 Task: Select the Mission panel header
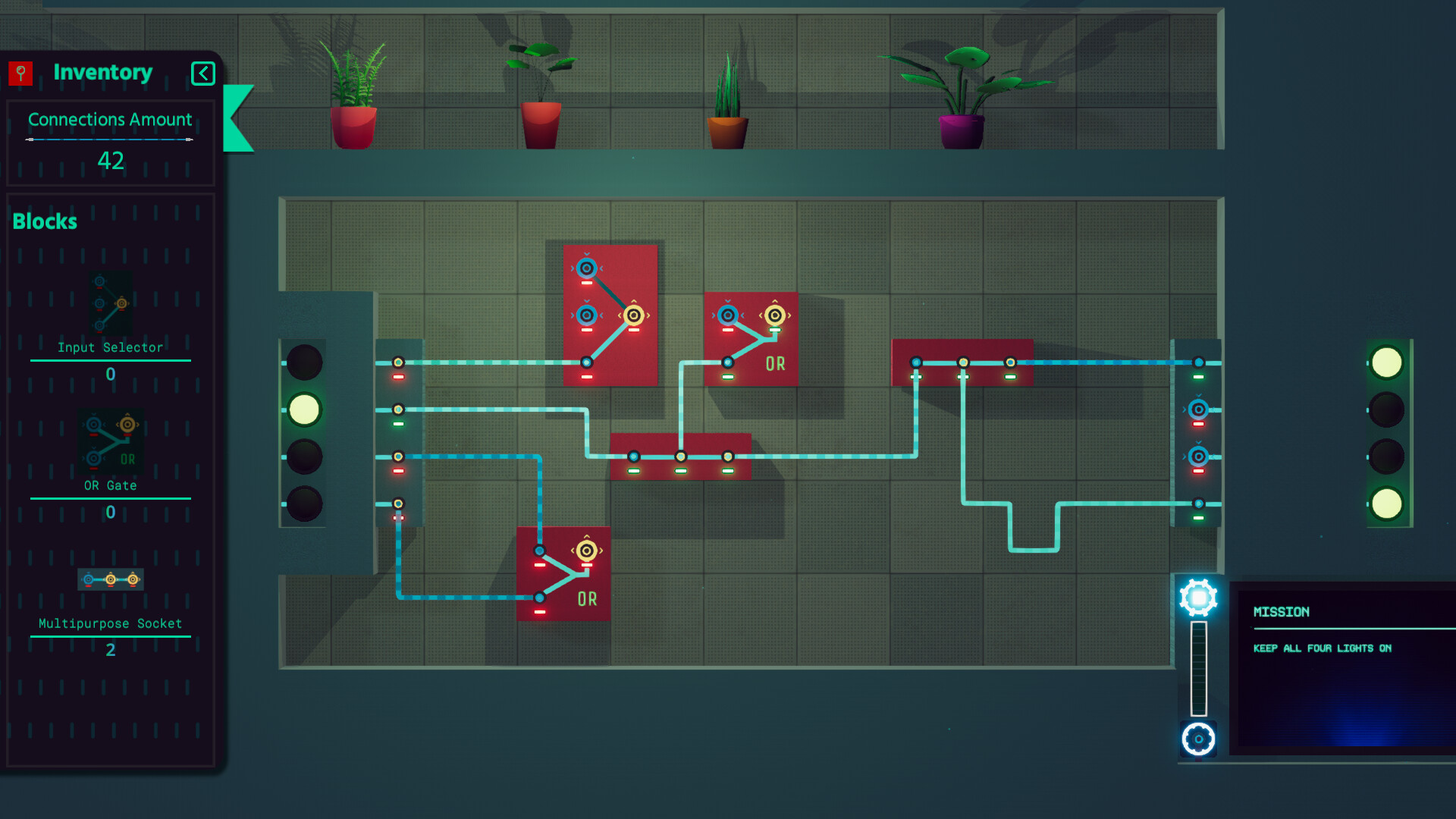pos(1280,612)
